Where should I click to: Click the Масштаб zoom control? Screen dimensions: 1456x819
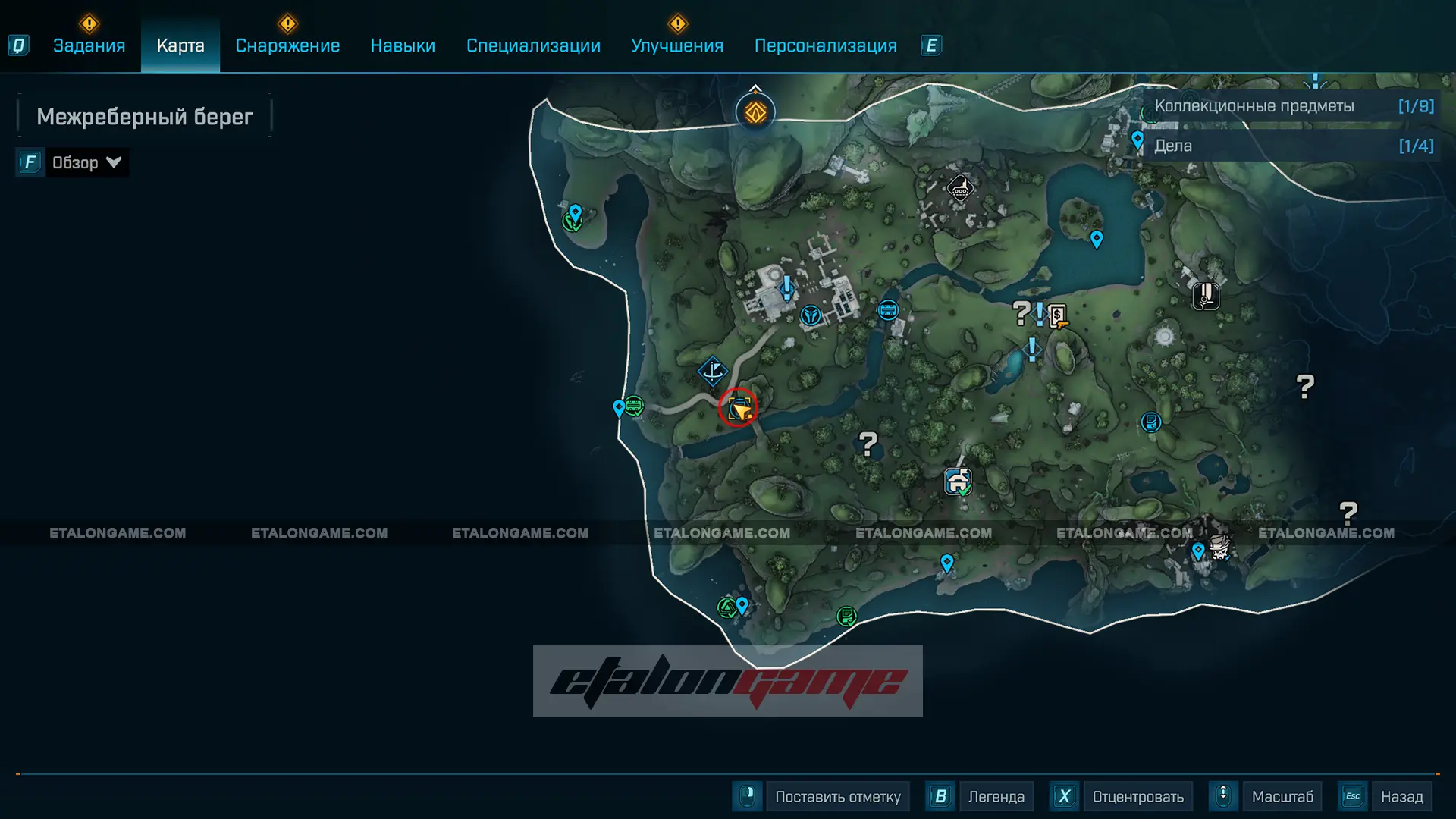(1282, 796)
